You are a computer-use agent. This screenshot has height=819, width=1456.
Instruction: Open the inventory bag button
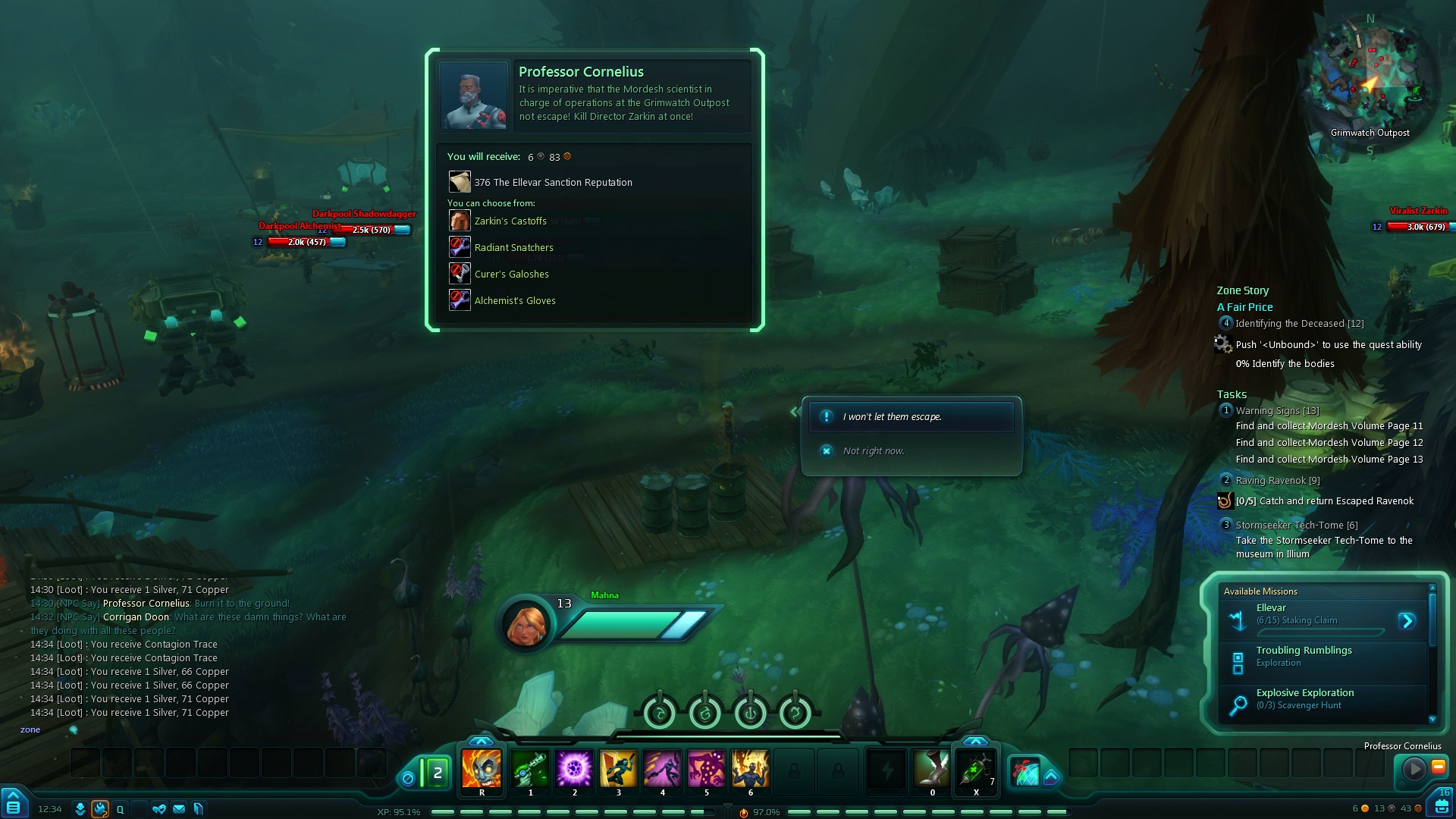1441,805
